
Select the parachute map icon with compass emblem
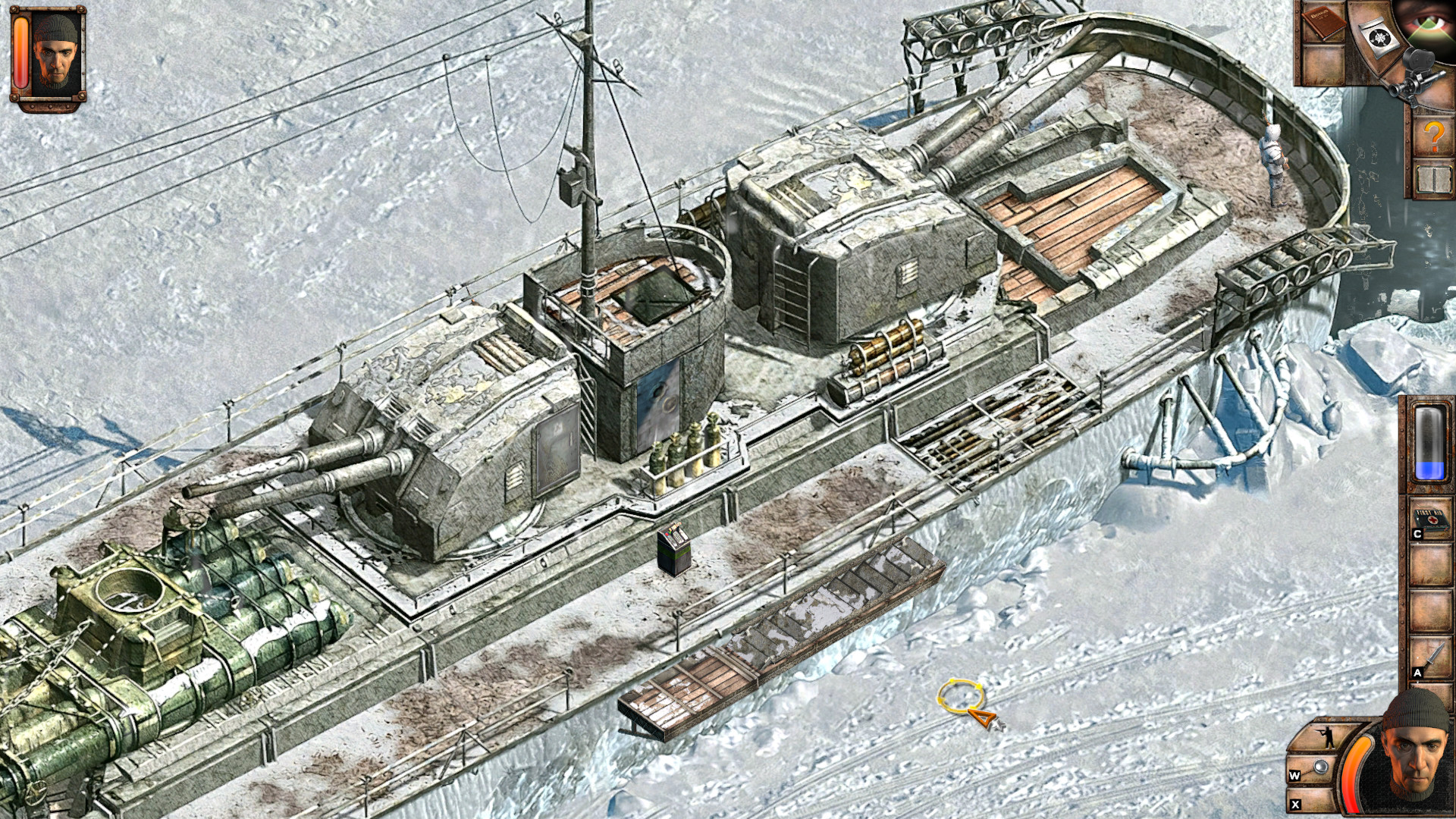1379,36
